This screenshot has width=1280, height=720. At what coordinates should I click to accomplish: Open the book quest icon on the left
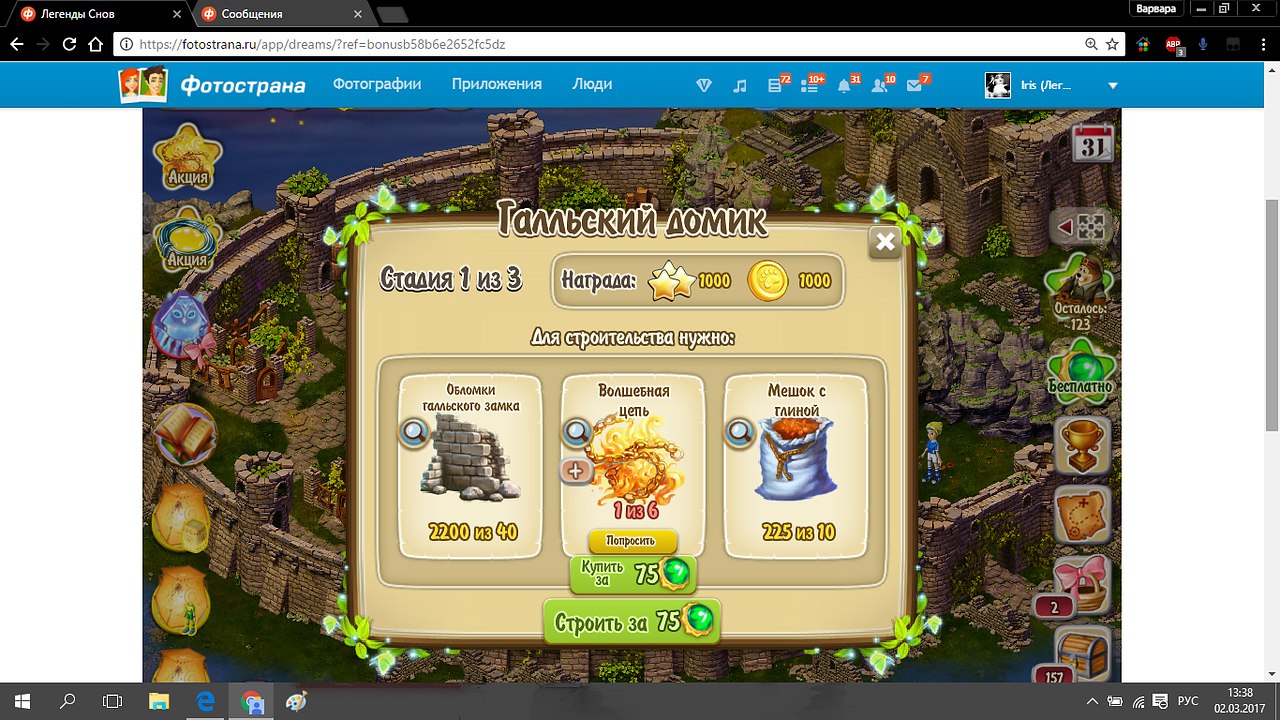[185, 434]
